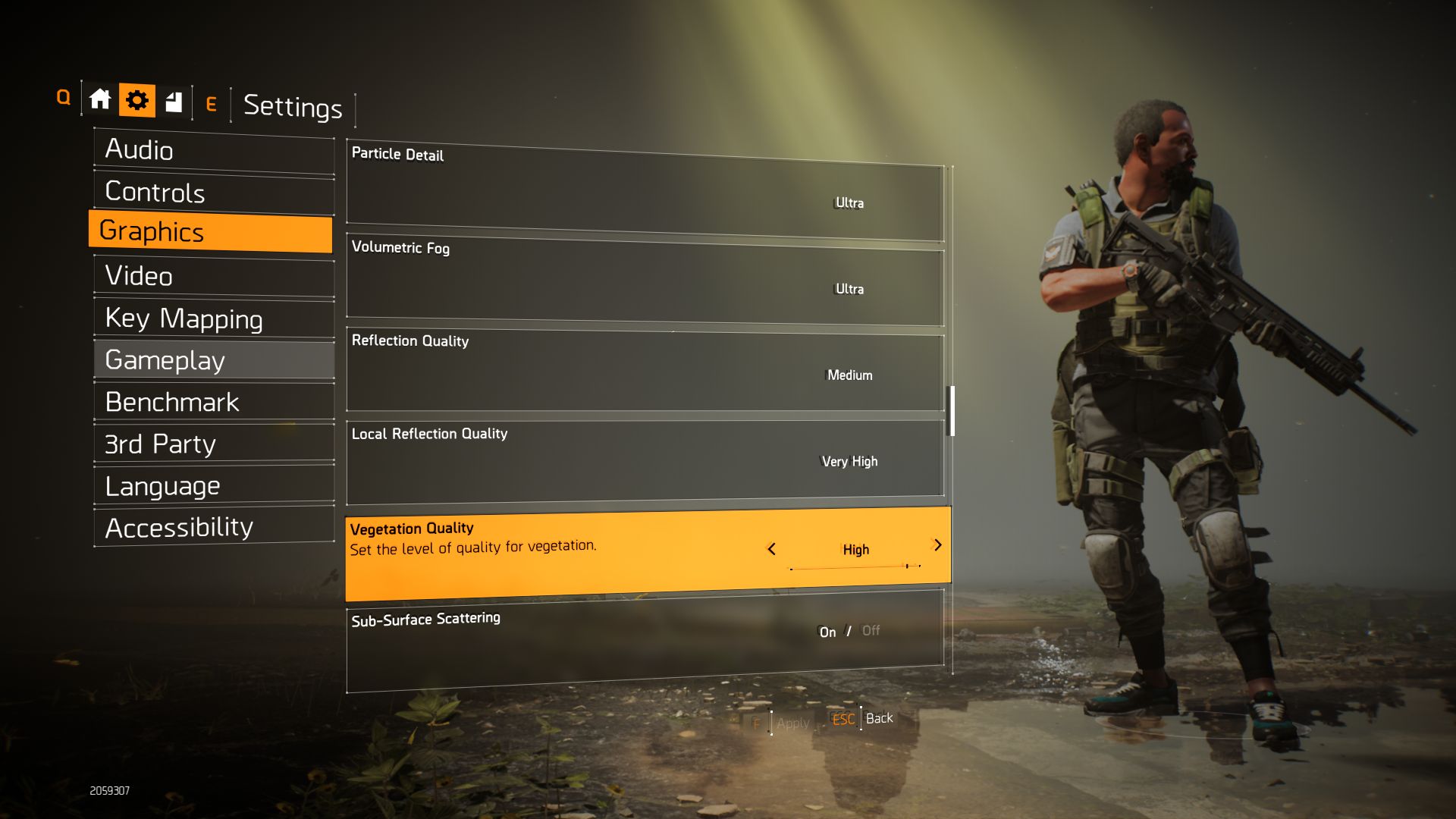This screenshot has height=819, width=1456.
Task: Decrease Vegetation Quality with left arrow
Action: [771, 549]
